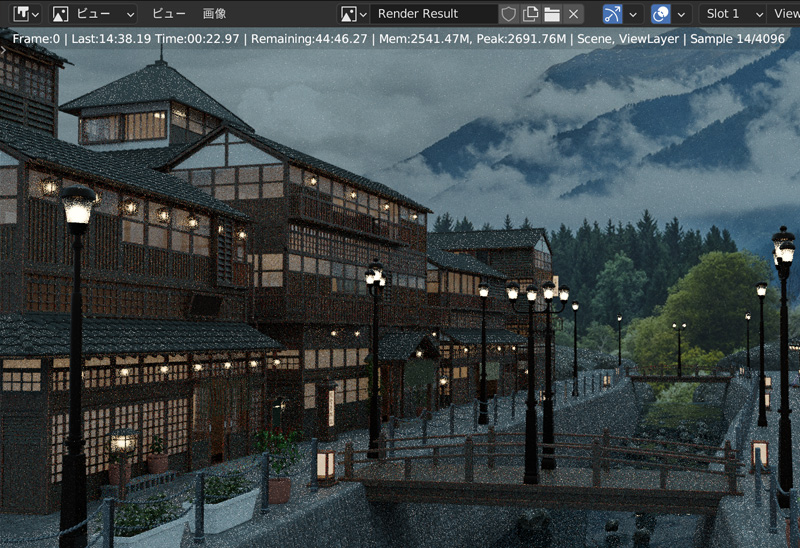Open the plain ビュー menu

[169, 14]
